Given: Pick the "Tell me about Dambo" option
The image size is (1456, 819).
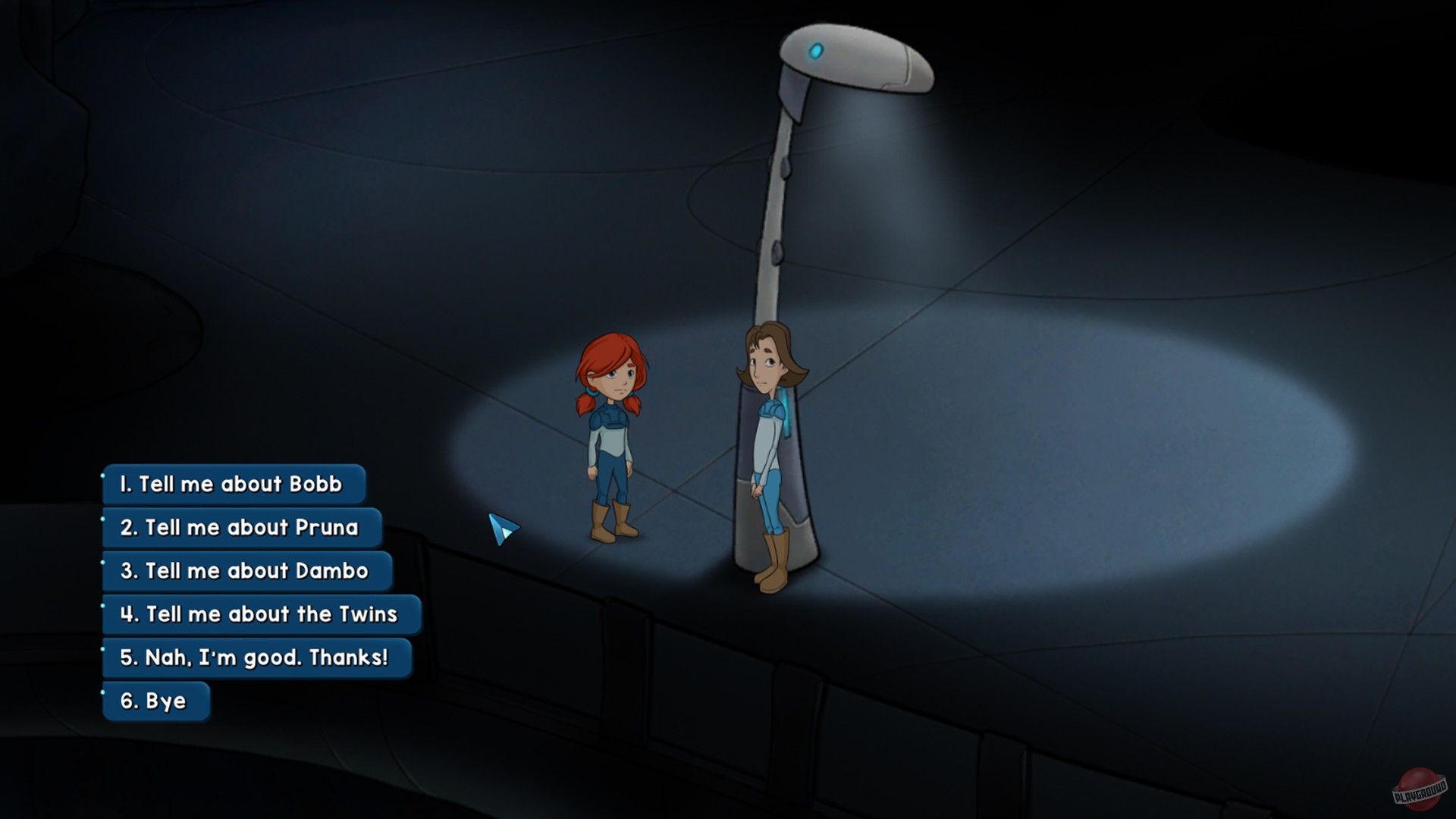Looking at the screenshot, I should click(x=246, y=572).
